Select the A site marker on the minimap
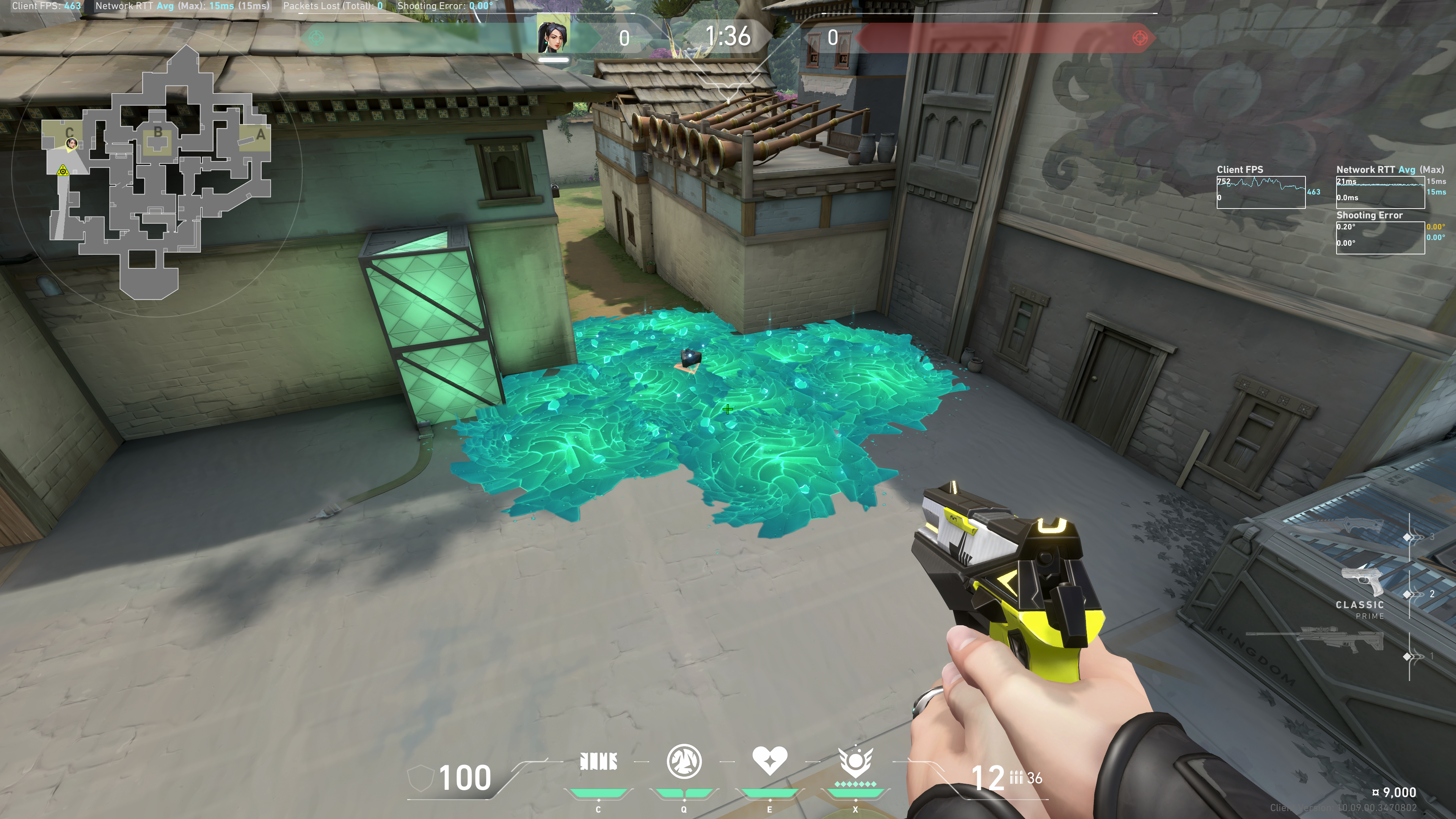The height and width of the screenshot is (819, 1456). point(260,135)
